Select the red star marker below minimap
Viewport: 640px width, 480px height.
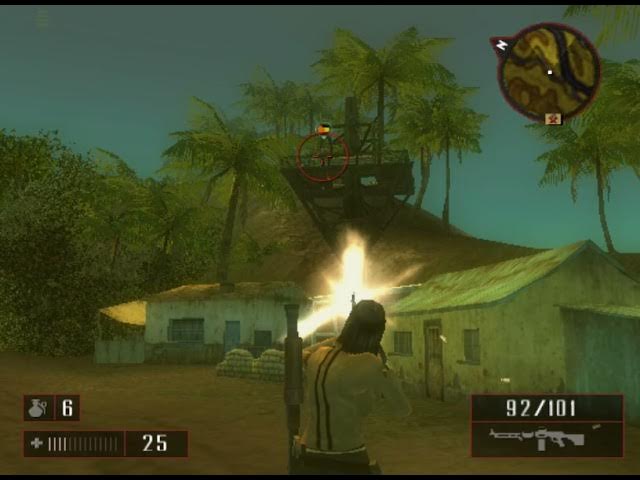point(552,118)
